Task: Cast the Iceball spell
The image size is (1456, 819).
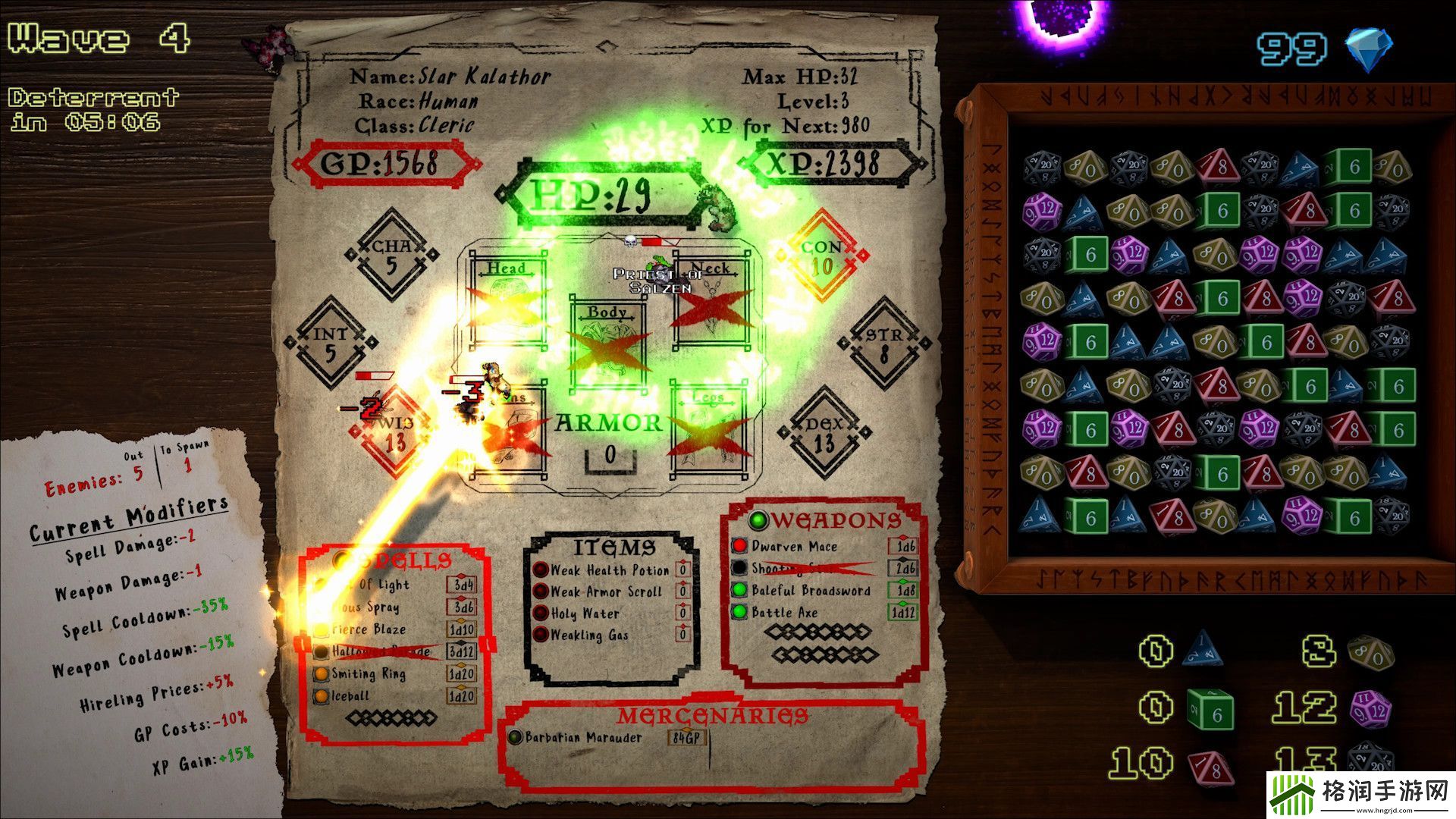Action: [x=351, y=695]
